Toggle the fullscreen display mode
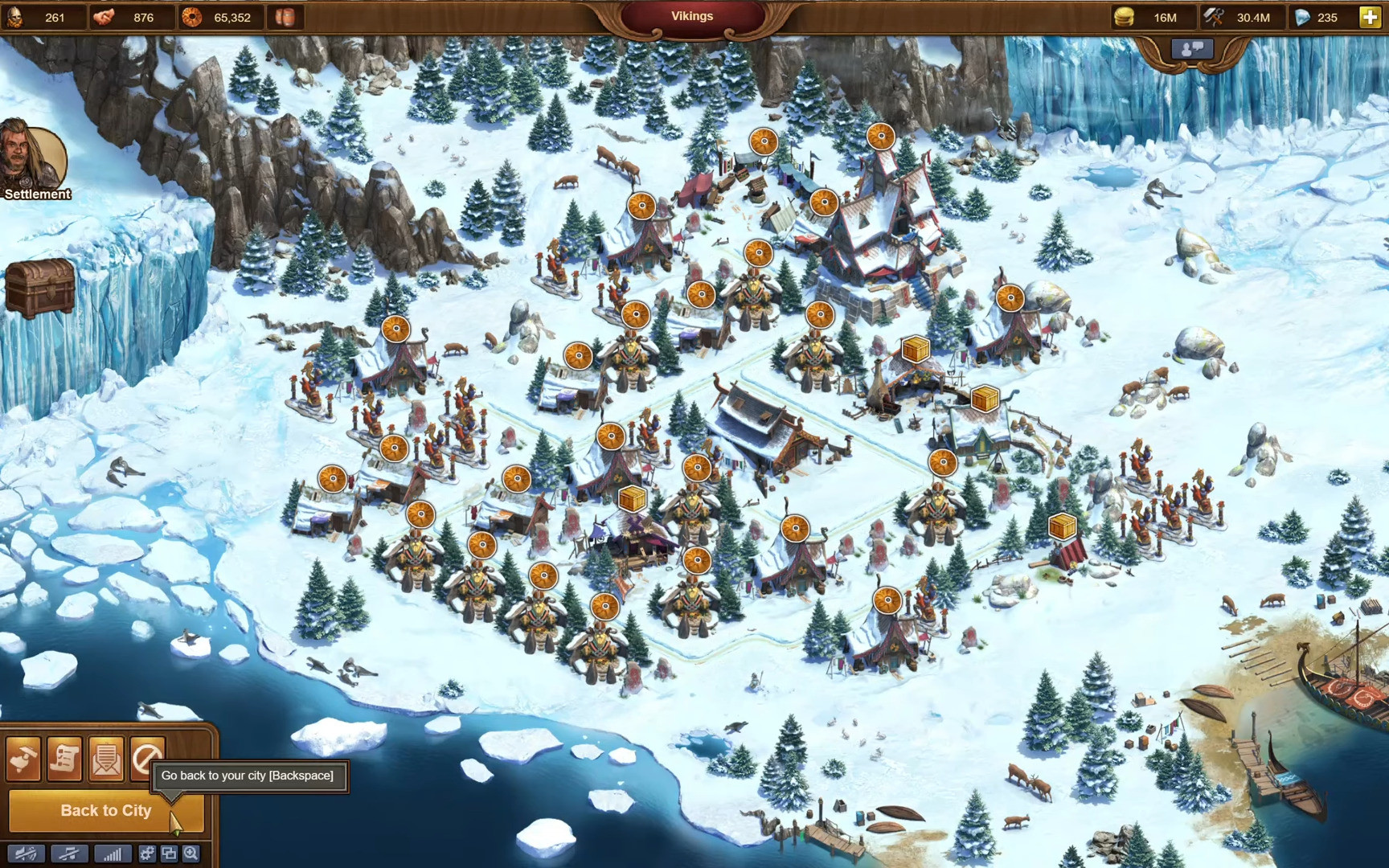The width and height of the screenshot is (1389, 868). pyautogui.click(x=168, y=854)
